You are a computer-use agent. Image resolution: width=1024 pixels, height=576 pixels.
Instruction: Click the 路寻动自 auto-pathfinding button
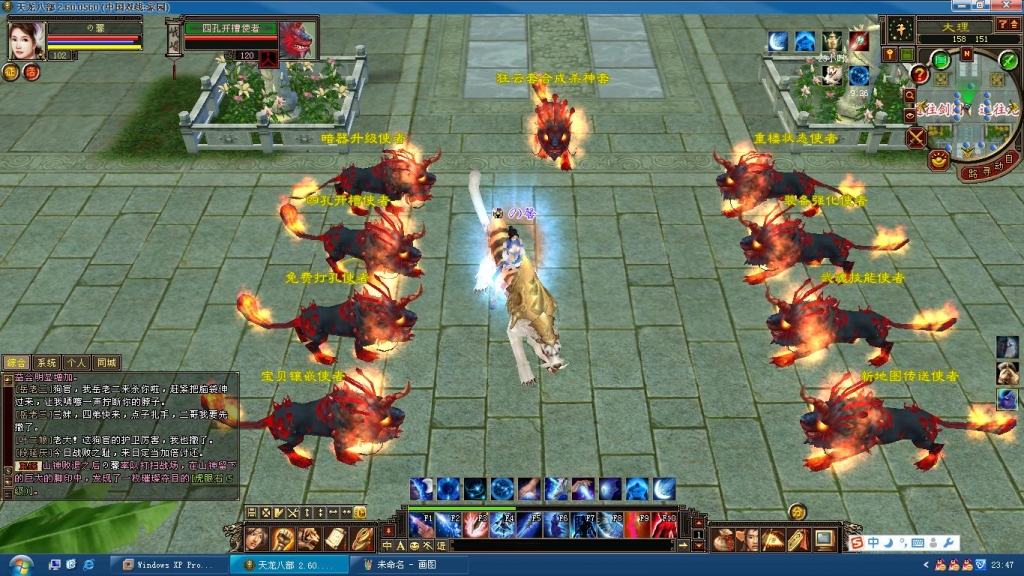(x=985, y=172)
